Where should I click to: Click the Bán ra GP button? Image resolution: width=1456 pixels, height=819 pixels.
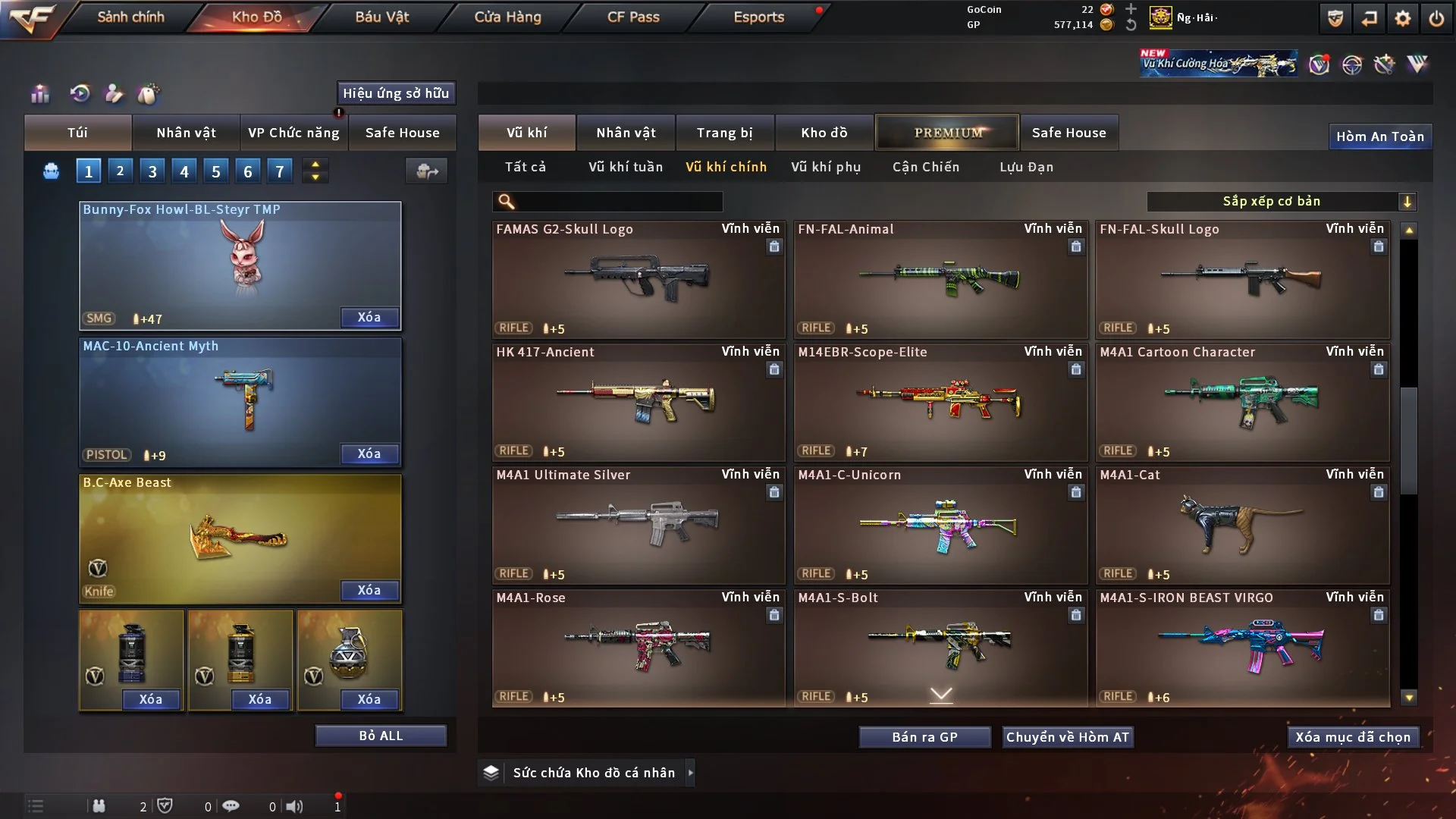924,737
